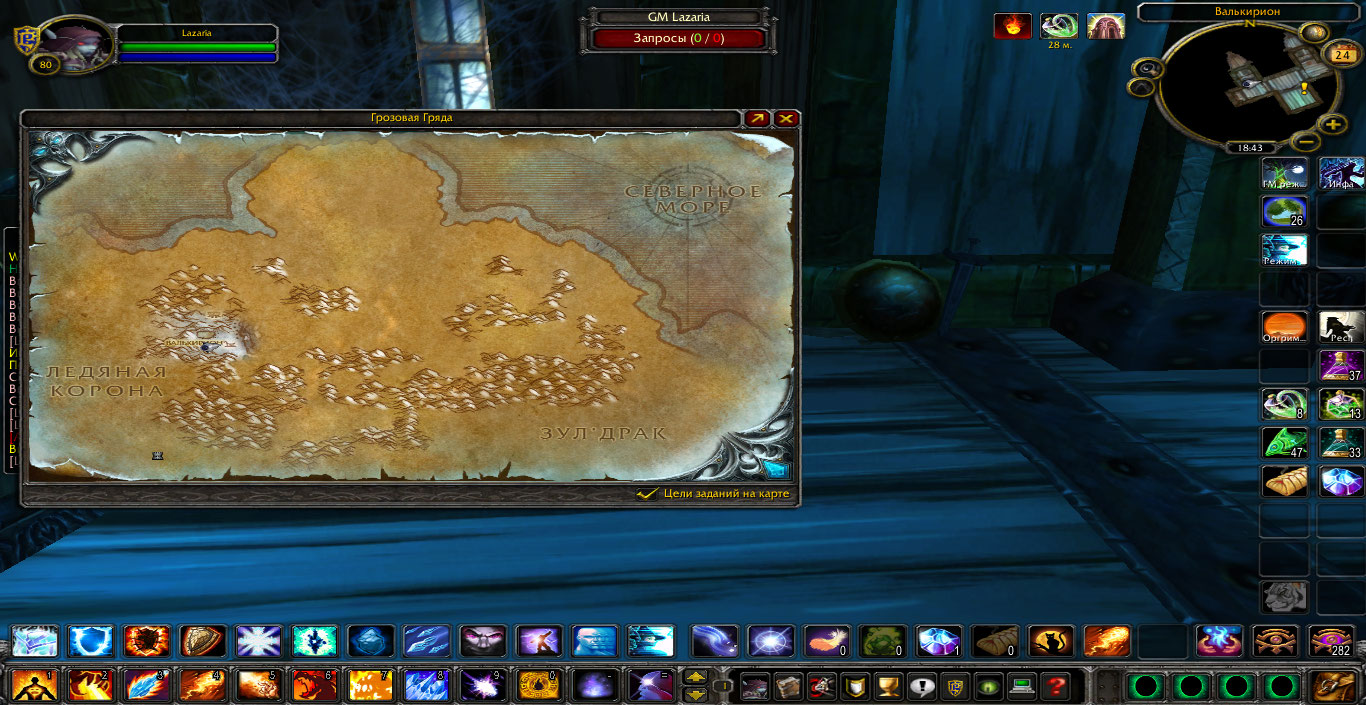Use the green fish item with 47 stack
The image size is (1366, 705).
(1285, 443)
